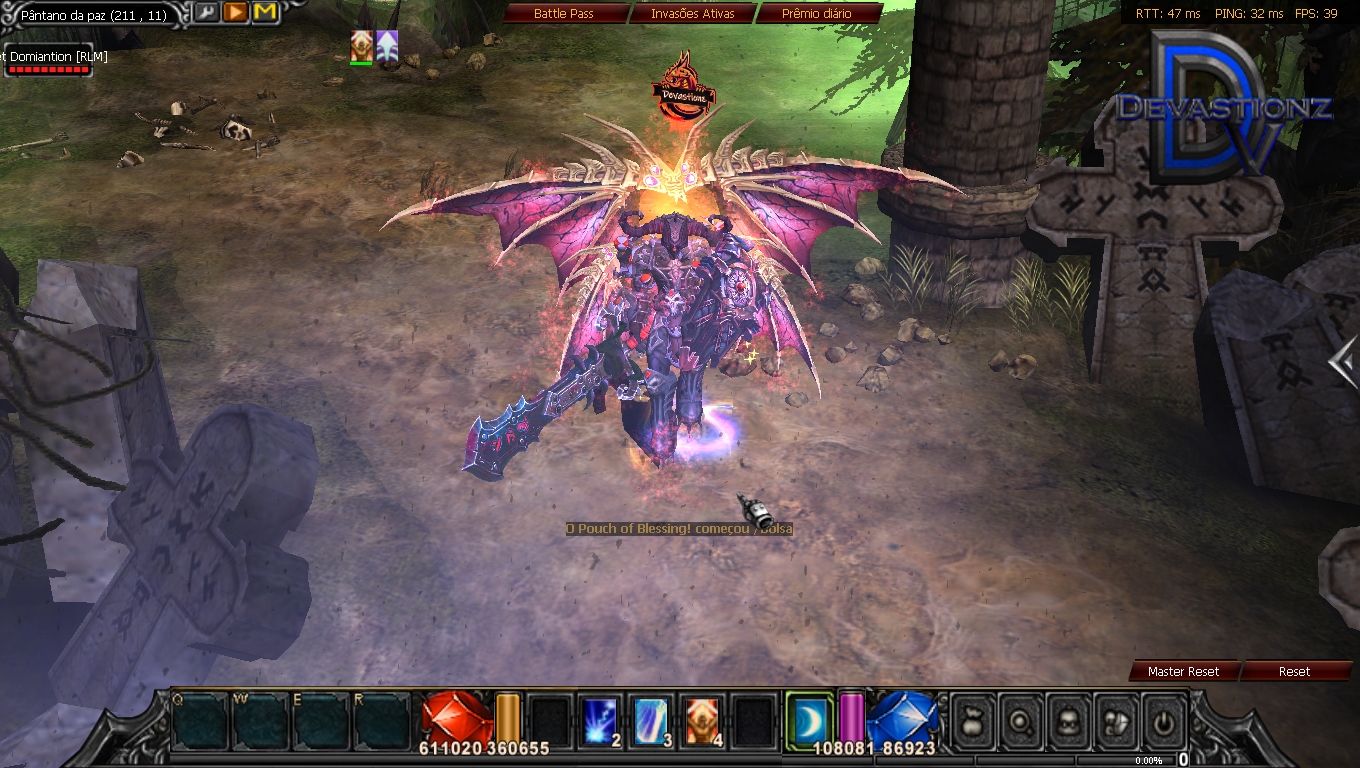1360x768 pixels.
Task: Click the Master Reset button
Action: (1183, 672)
